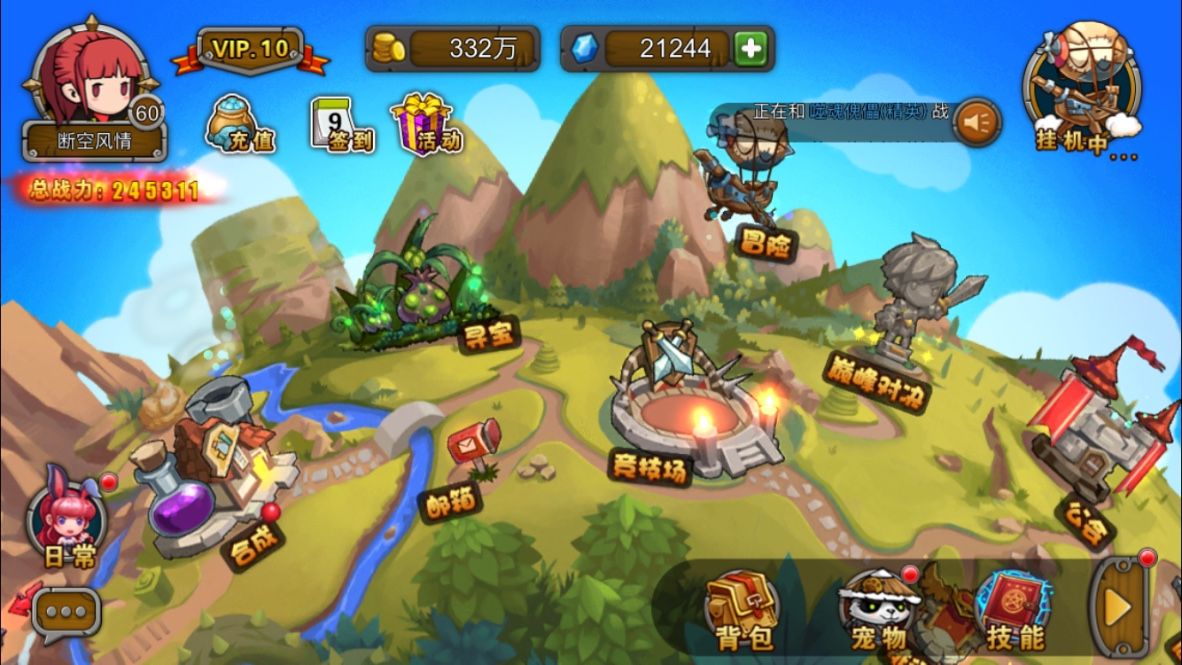
Task: Toggle the orange speaker sound button
Action: (x=976, y=122)
